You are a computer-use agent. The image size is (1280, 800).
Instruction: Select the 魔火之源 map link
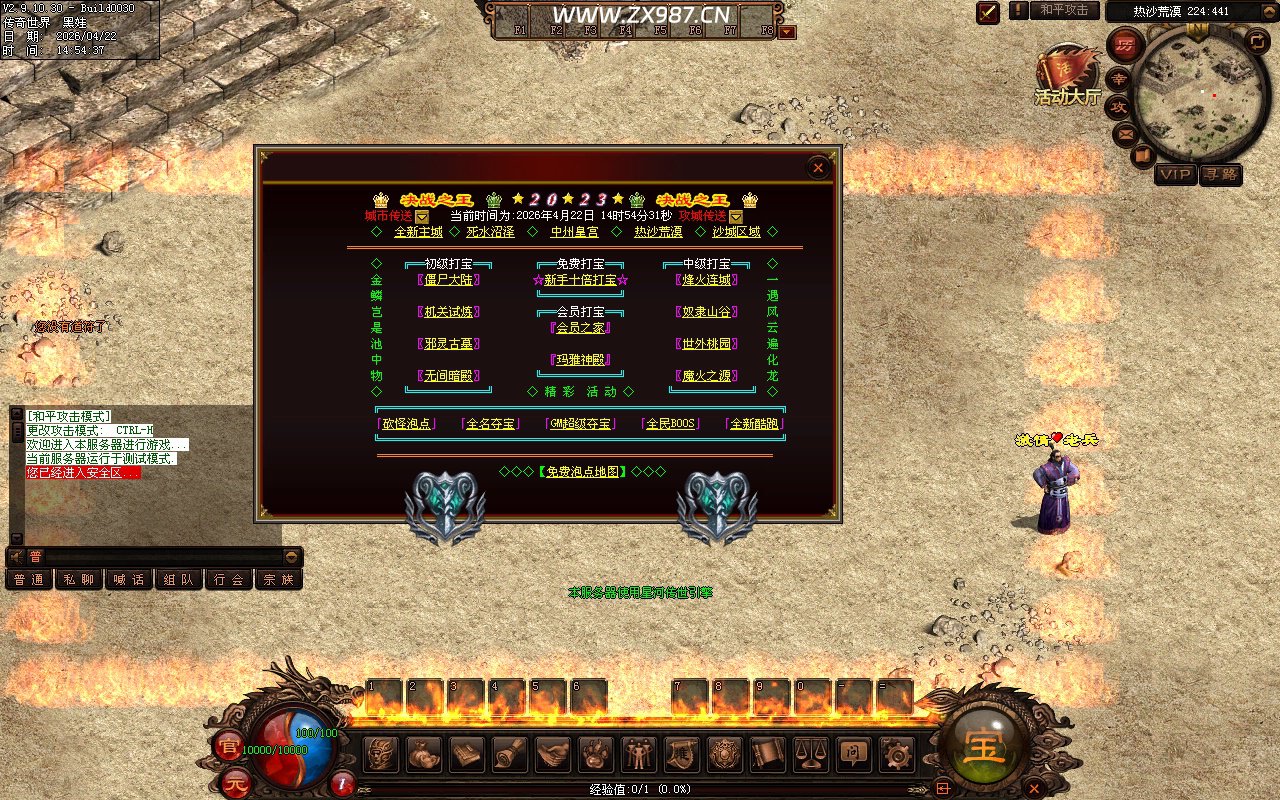tap(706, 376)
